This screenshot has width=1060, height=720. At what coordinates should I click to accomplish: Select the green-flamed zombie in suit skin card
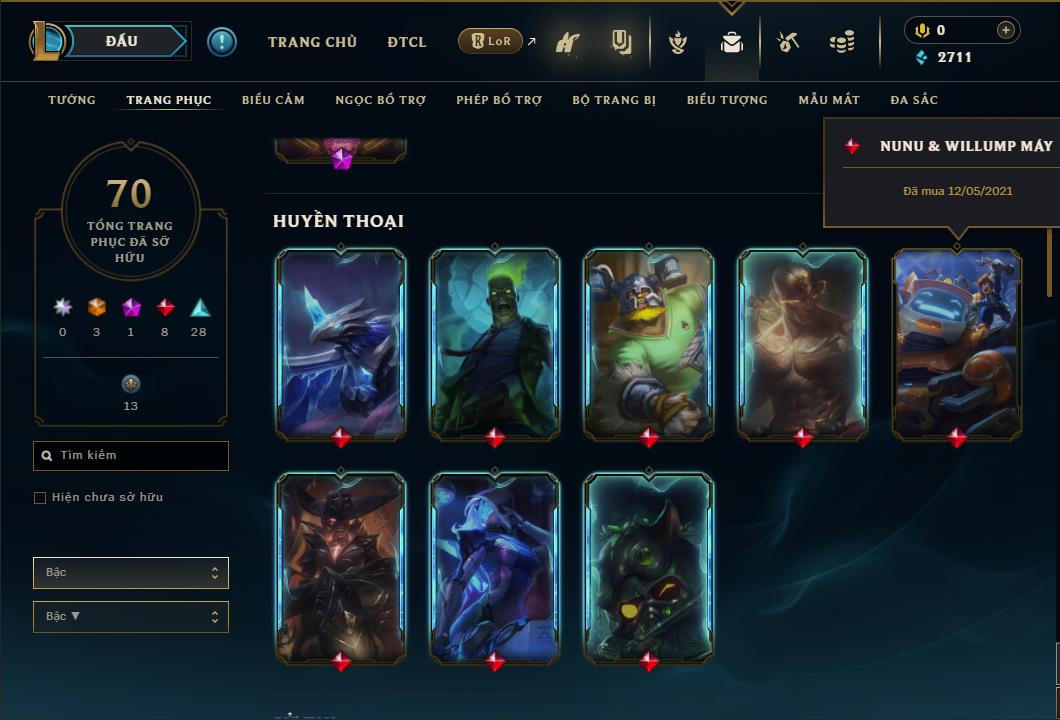495,343
